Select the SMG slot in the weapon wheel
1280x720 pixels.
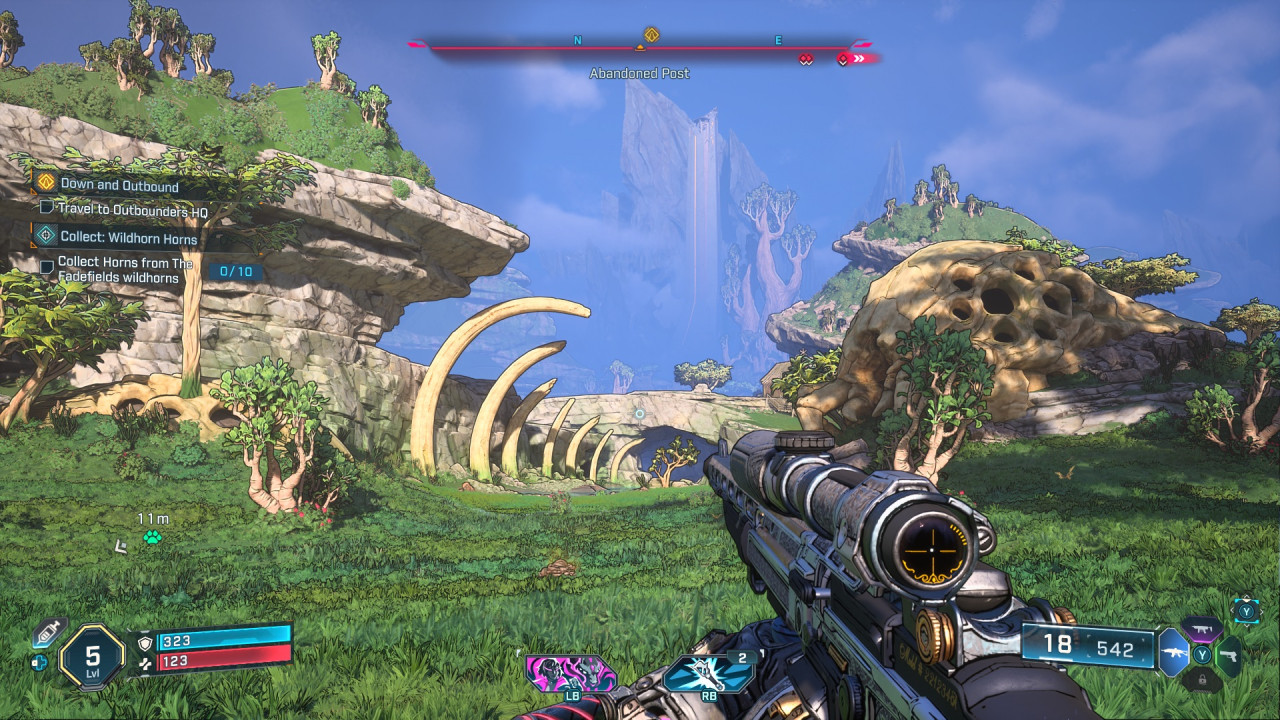[x=1201, y=628]
